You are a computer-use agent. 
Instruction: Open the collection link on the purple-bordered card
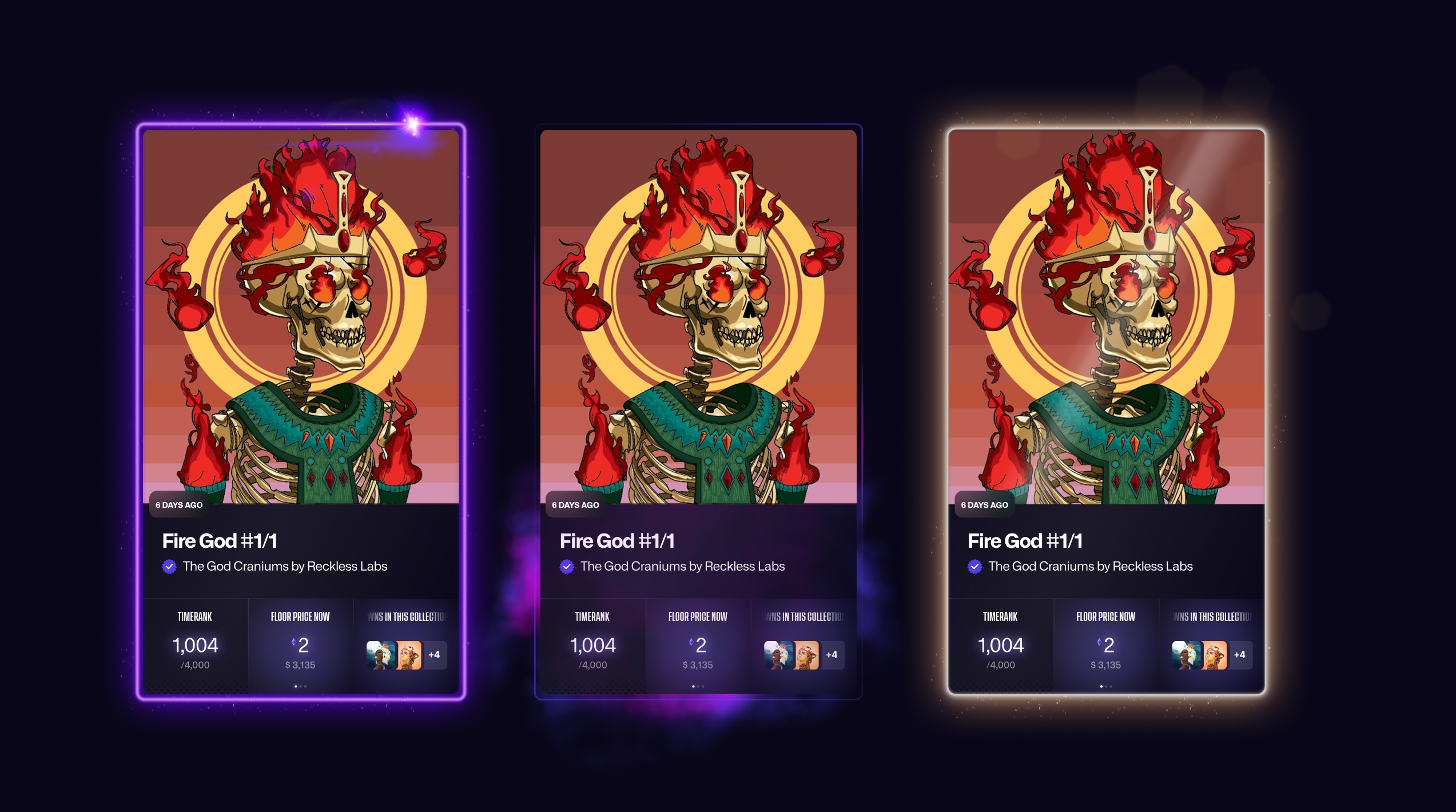(285, 566)
